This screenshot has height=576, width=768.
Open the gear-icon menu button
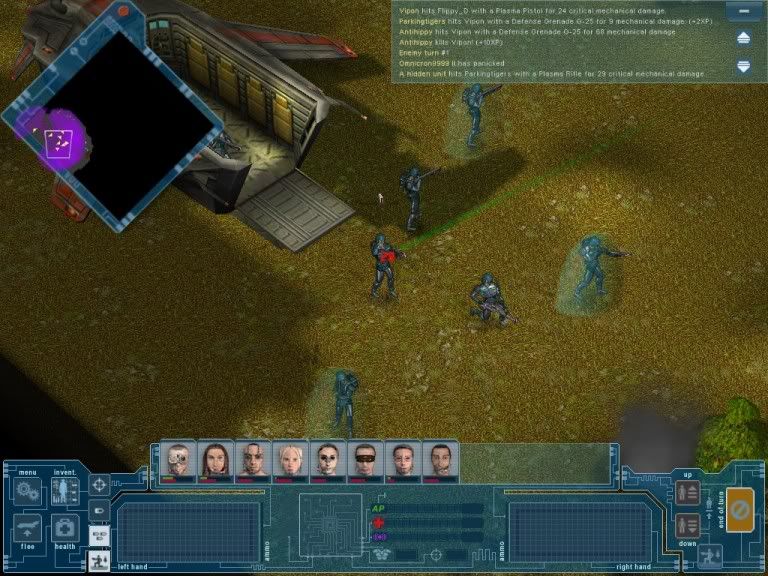pyautogui.click(x=26, y=491)
